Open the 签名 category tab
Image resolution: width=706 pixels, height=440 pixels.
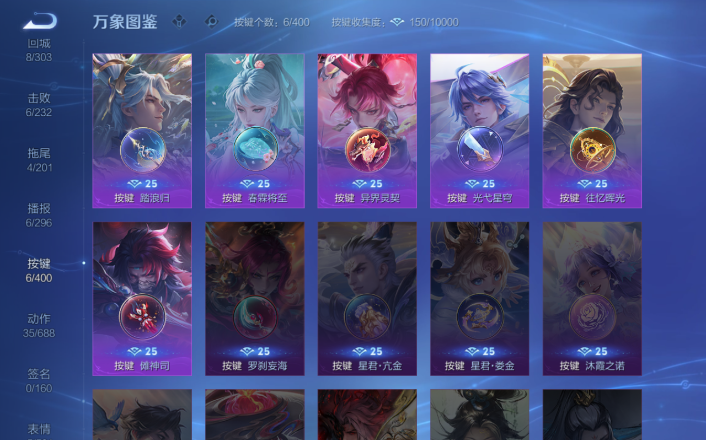pyautogui.click(x=39, y=380)
